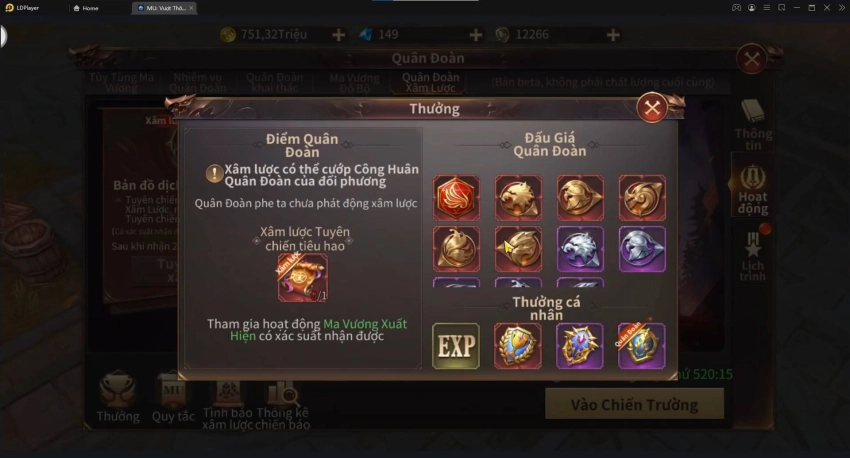Enter battlefield with Vào Chiến Trường
Viewport: 850px width, 458px height.
633,404
